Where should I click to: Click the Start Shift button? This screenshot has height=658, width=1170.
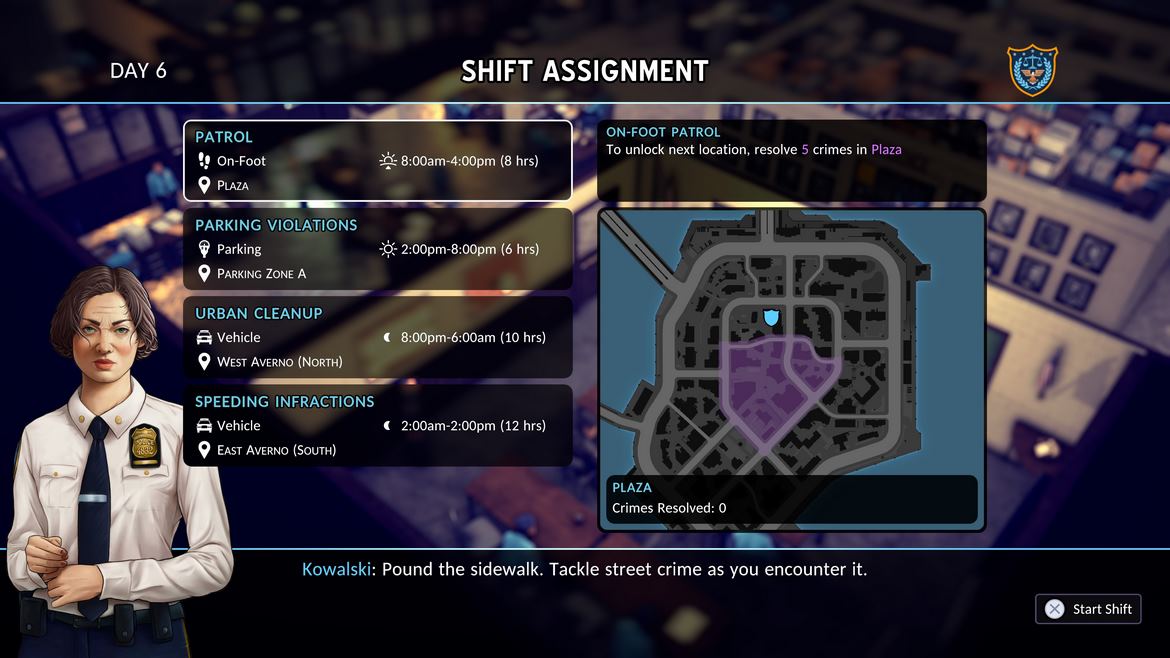click(x=1088, y=609)
